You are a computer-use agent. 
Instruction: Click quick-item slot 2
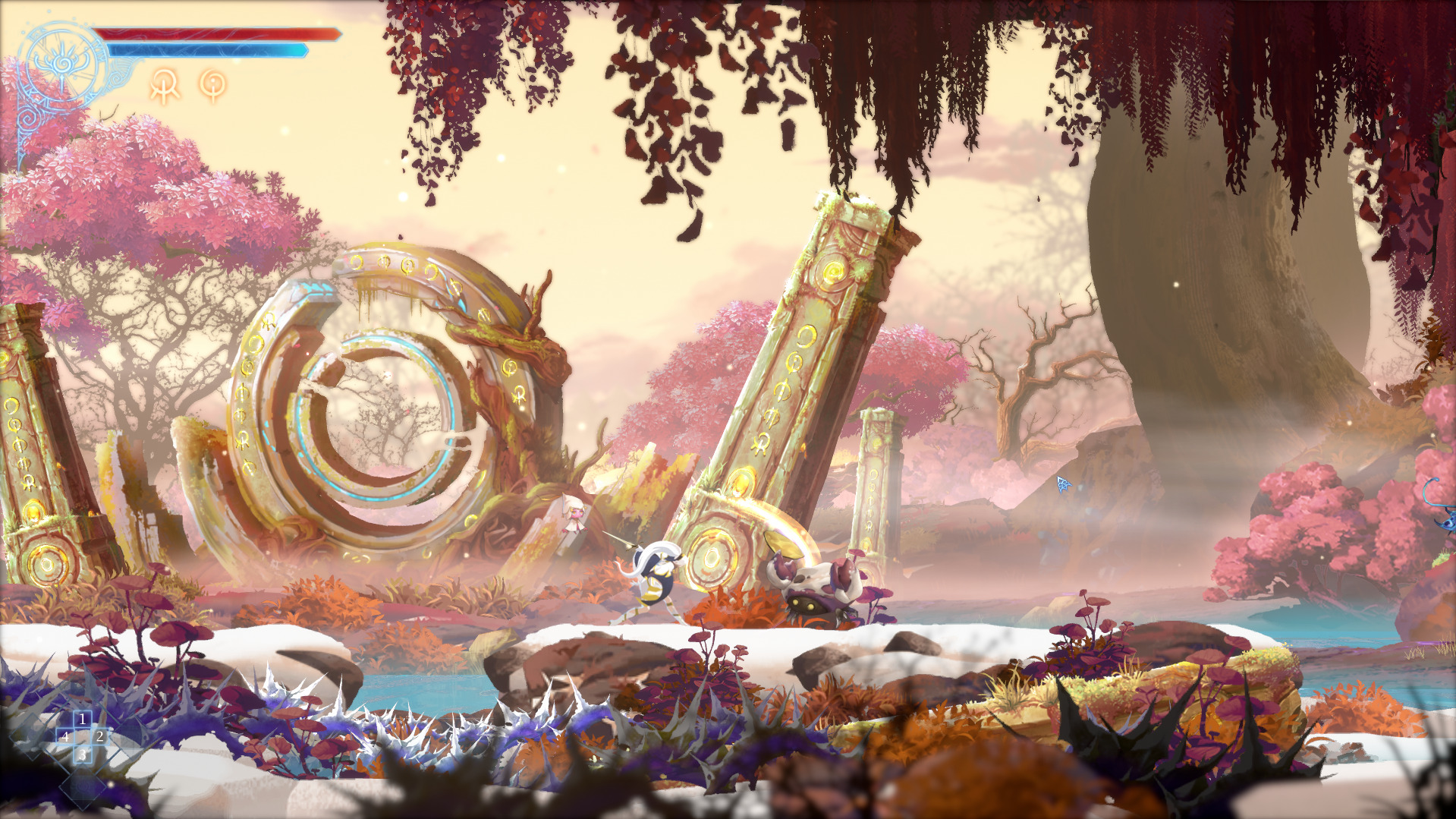(x=99, y=736)
